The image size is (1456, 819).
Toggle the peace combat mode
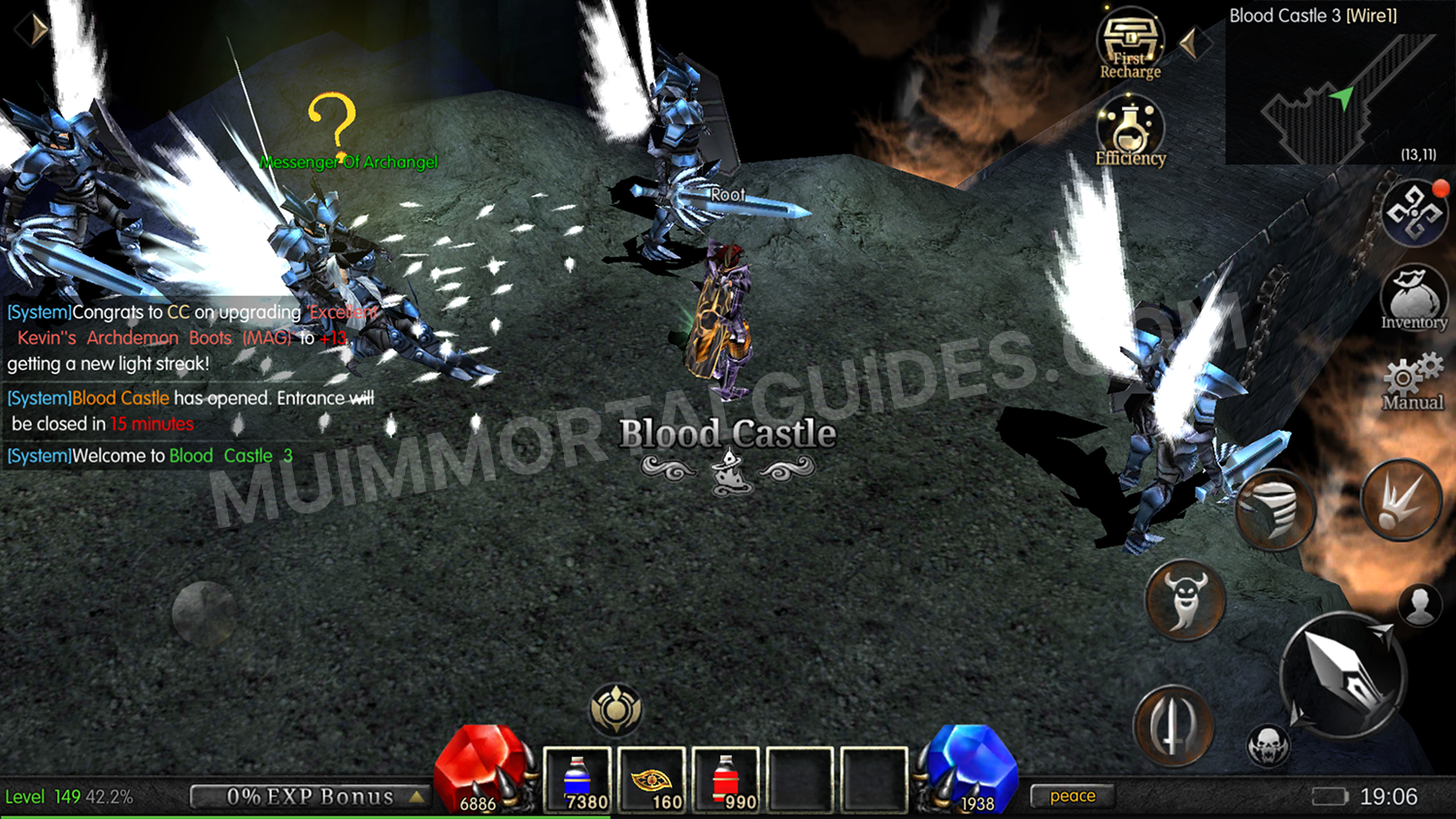1072,796
